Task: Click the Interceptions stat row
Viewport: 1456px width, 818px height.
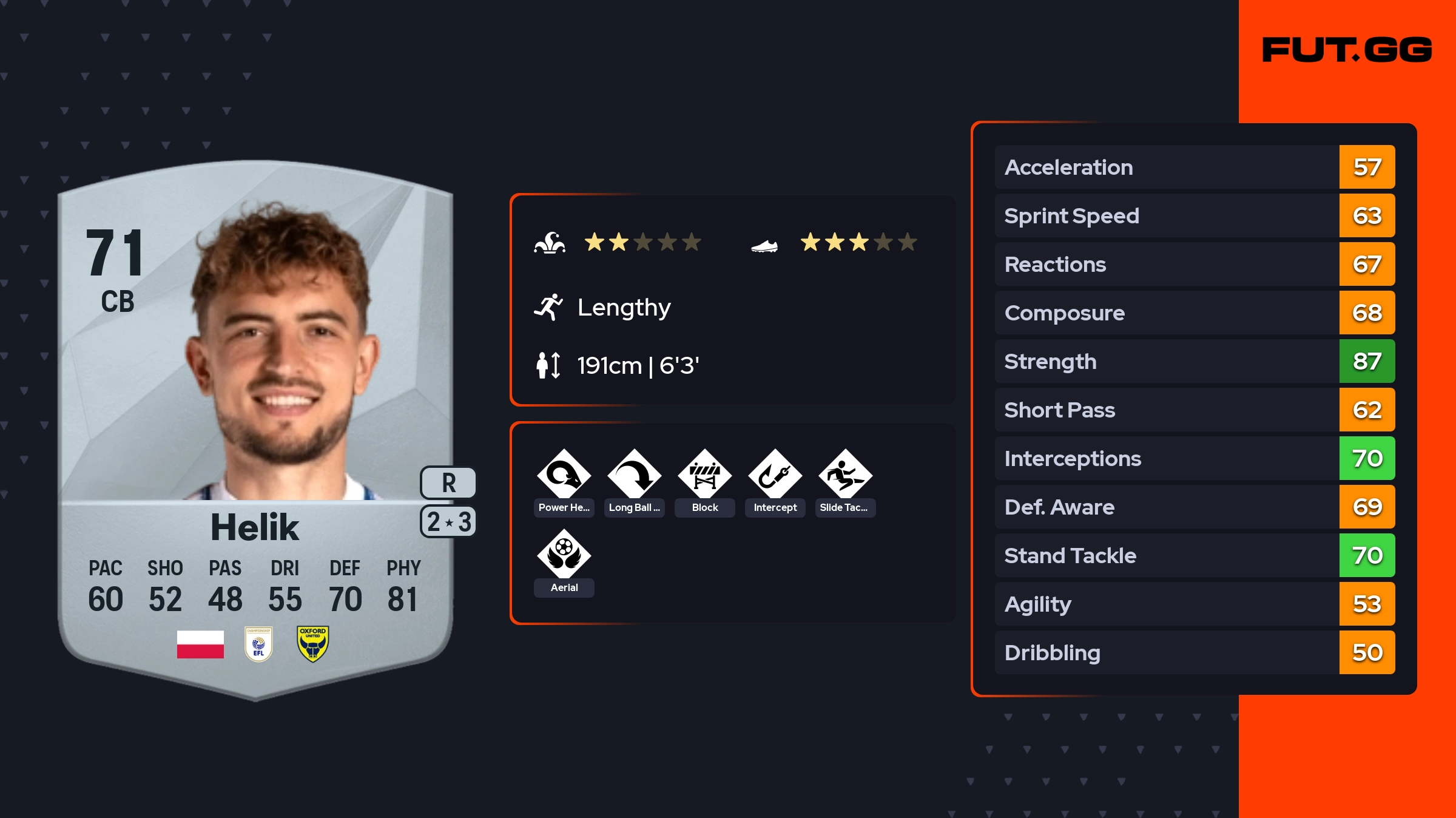Action: [x=1194, y=458]
